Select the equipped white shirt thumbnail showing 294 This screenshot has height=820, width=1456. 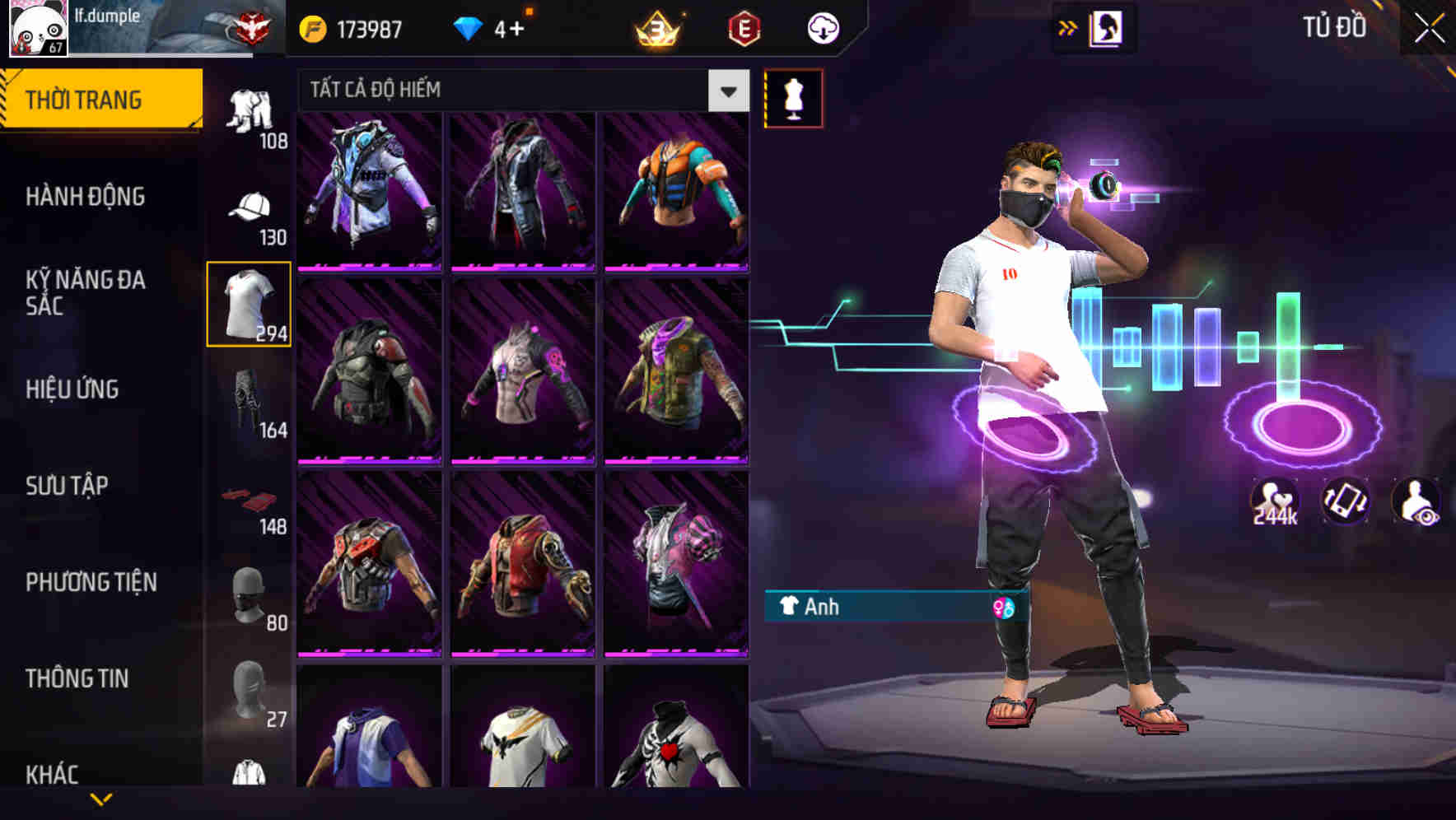[x=249, y=303]
